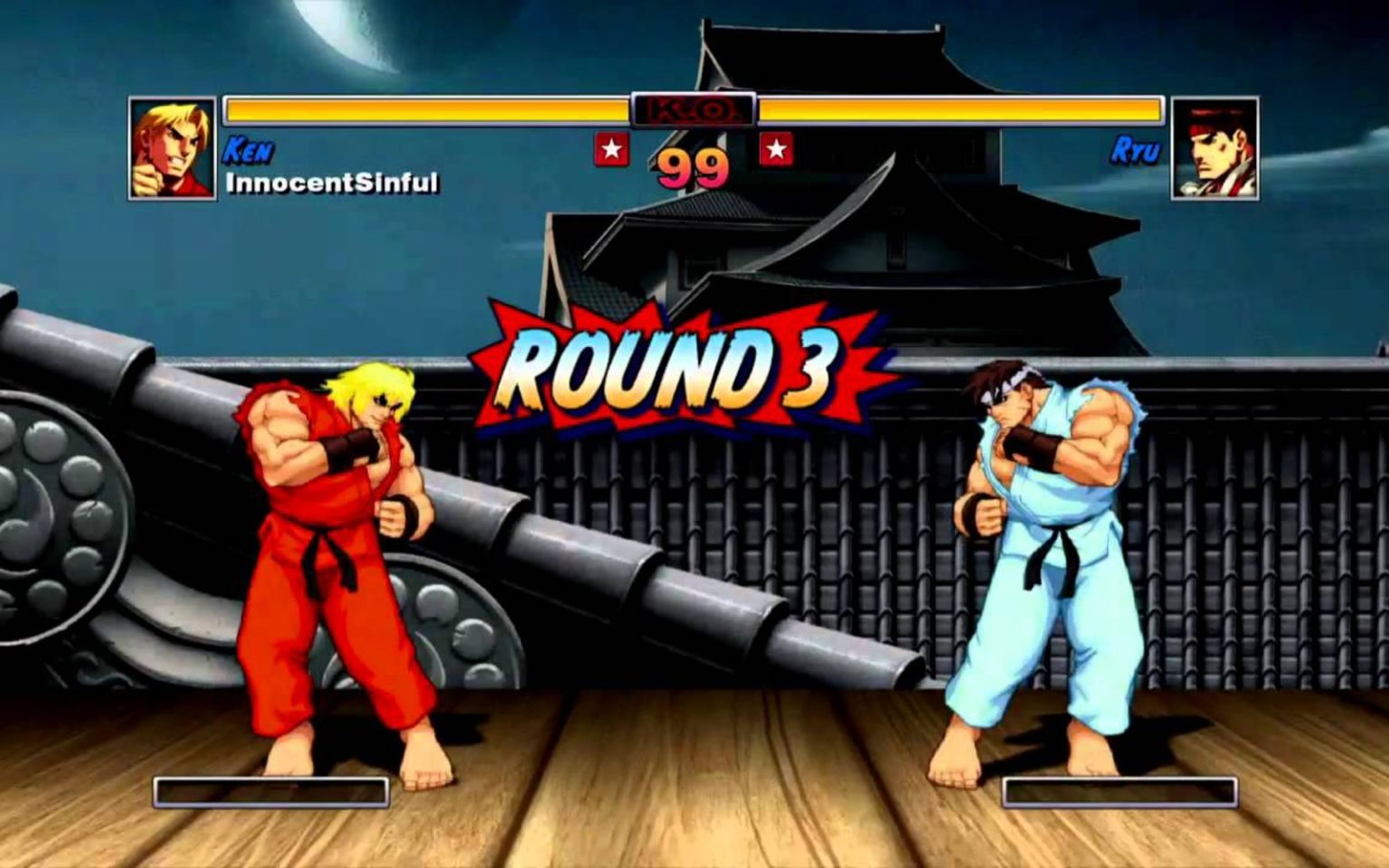
Task: Click Ryu's round win star
Action: tap(776, 149)
